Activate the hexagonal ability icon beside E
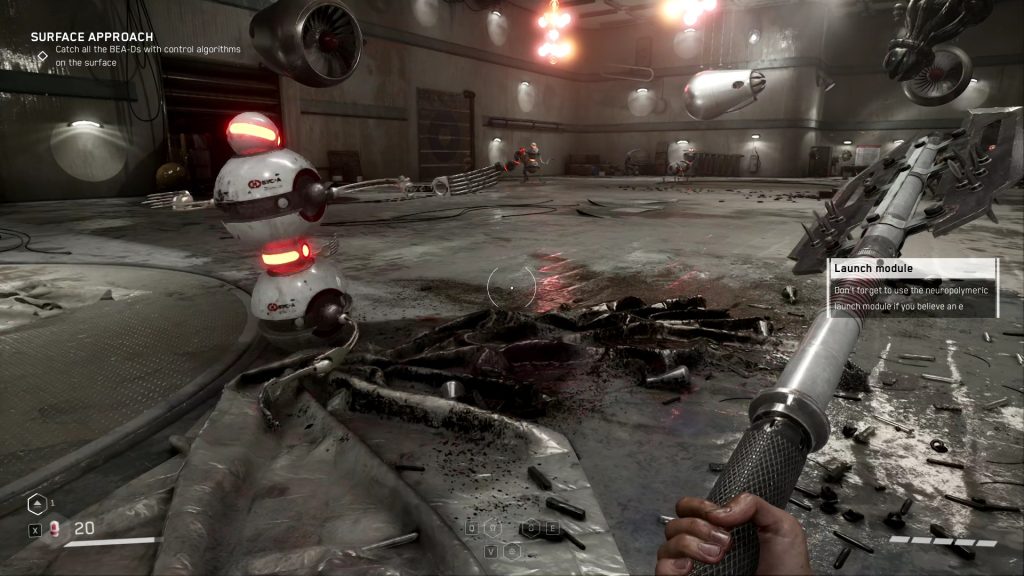 [532, 529]
